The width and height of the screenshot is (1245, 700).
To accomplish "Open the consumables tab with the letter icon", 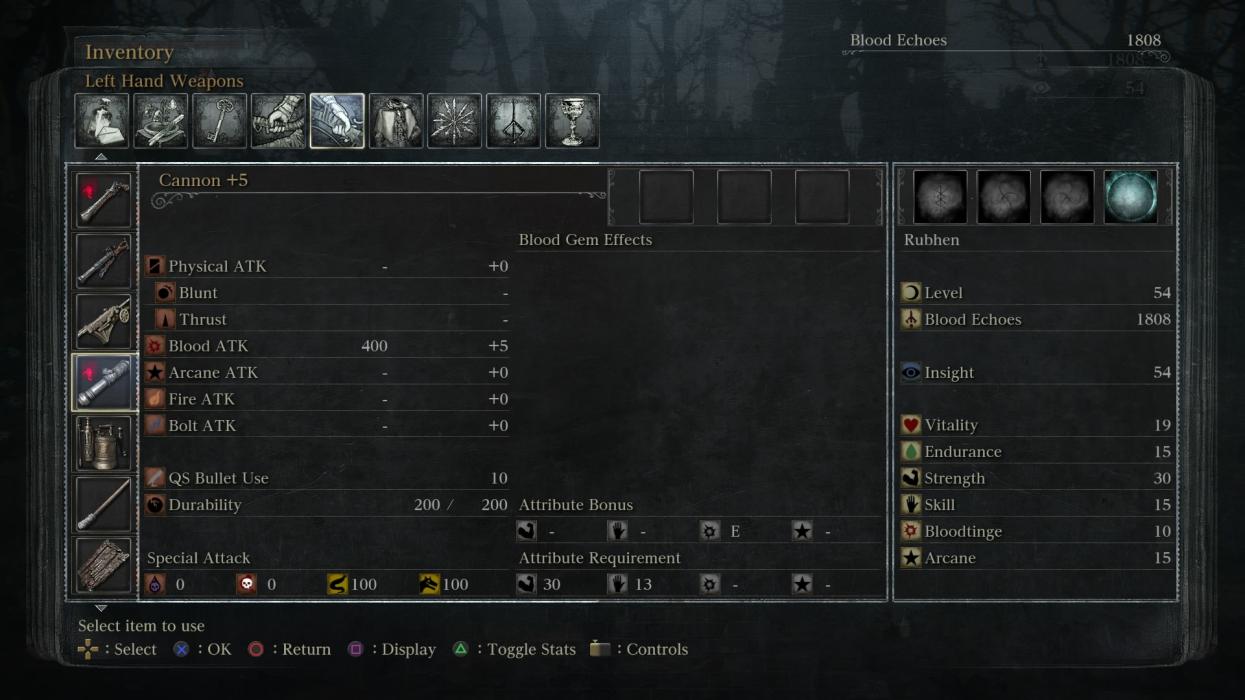I will coord(102,121).
